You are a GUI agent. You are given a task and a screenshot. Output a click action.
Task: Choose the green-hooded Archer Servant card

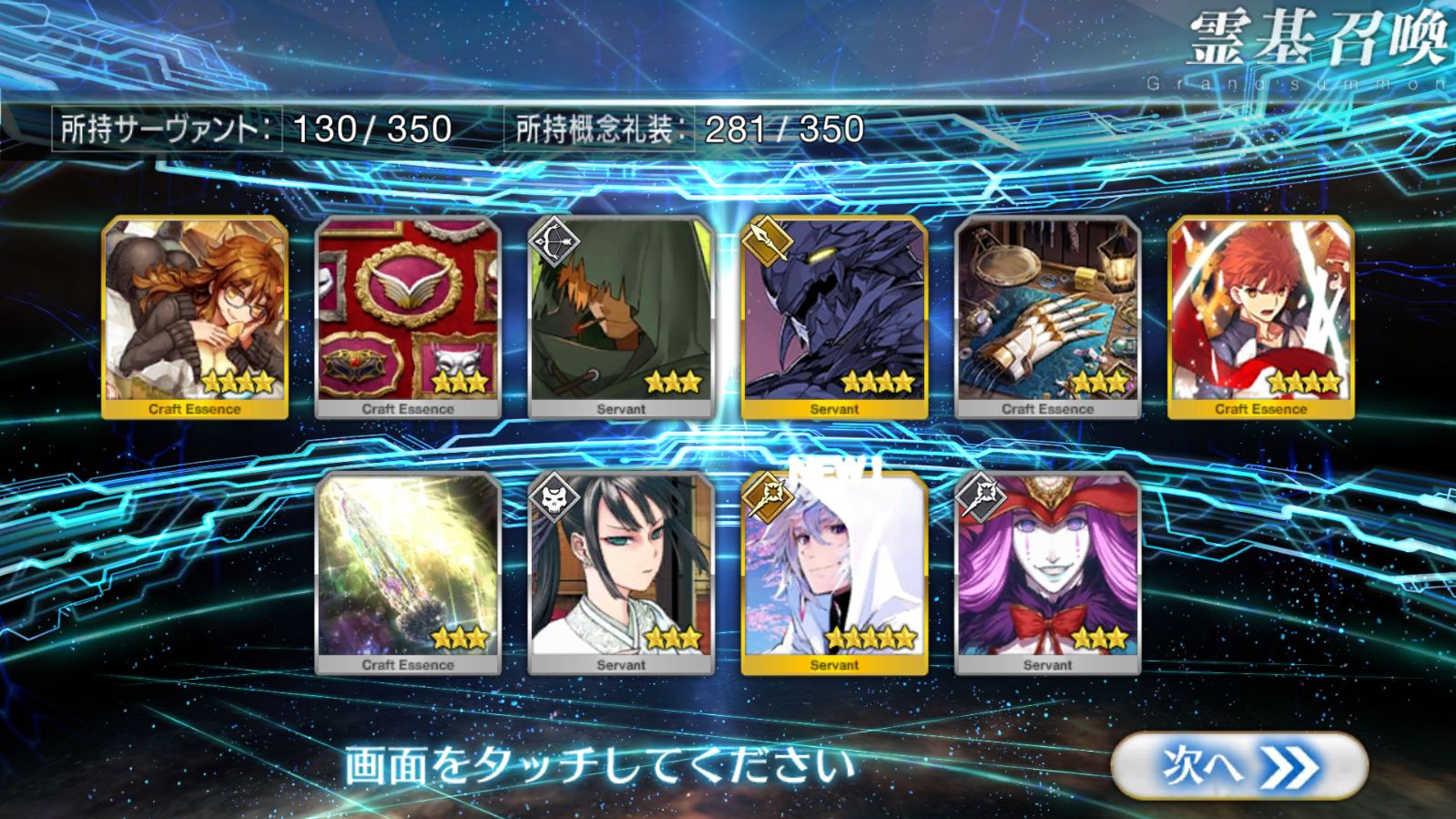pos(621,317)
